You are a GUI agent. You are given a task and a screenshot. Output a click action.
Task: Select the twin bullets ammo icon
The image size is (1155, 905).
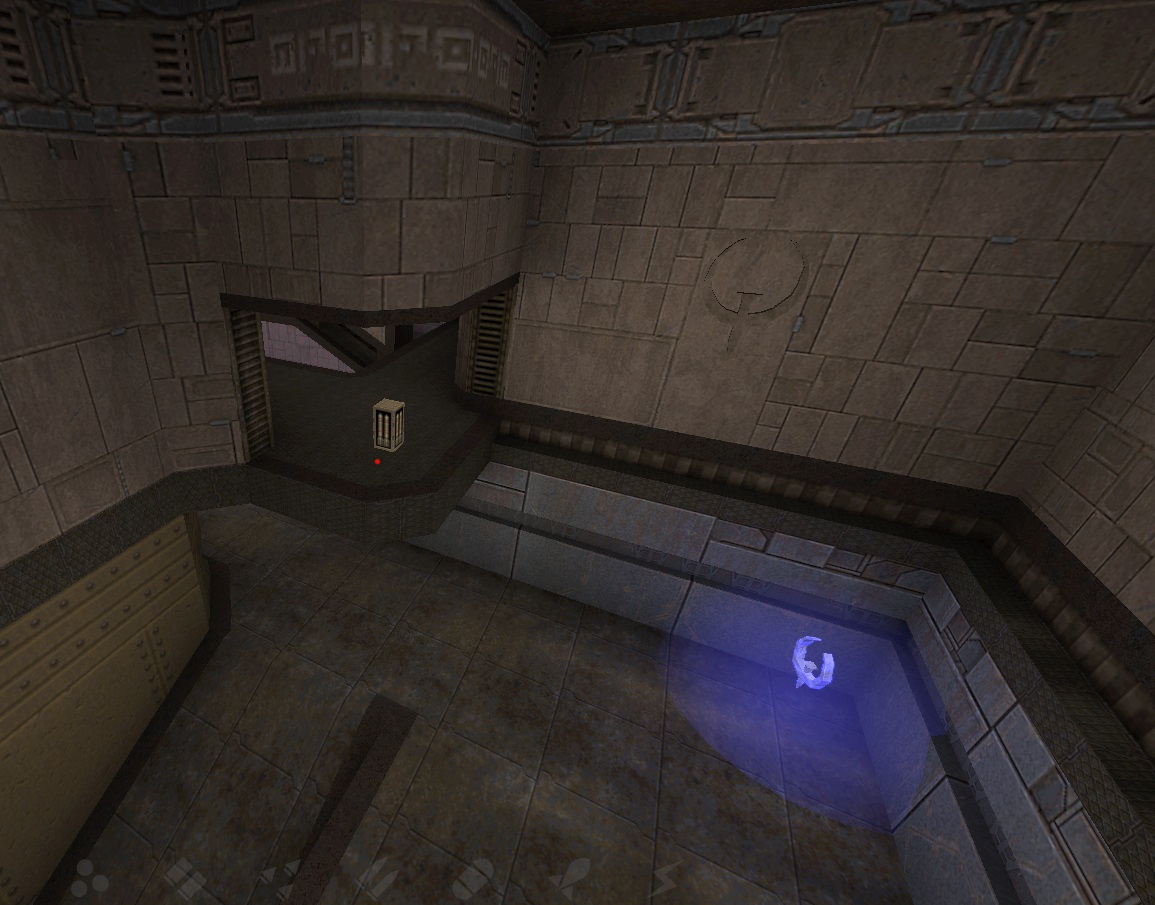point(375,878)
